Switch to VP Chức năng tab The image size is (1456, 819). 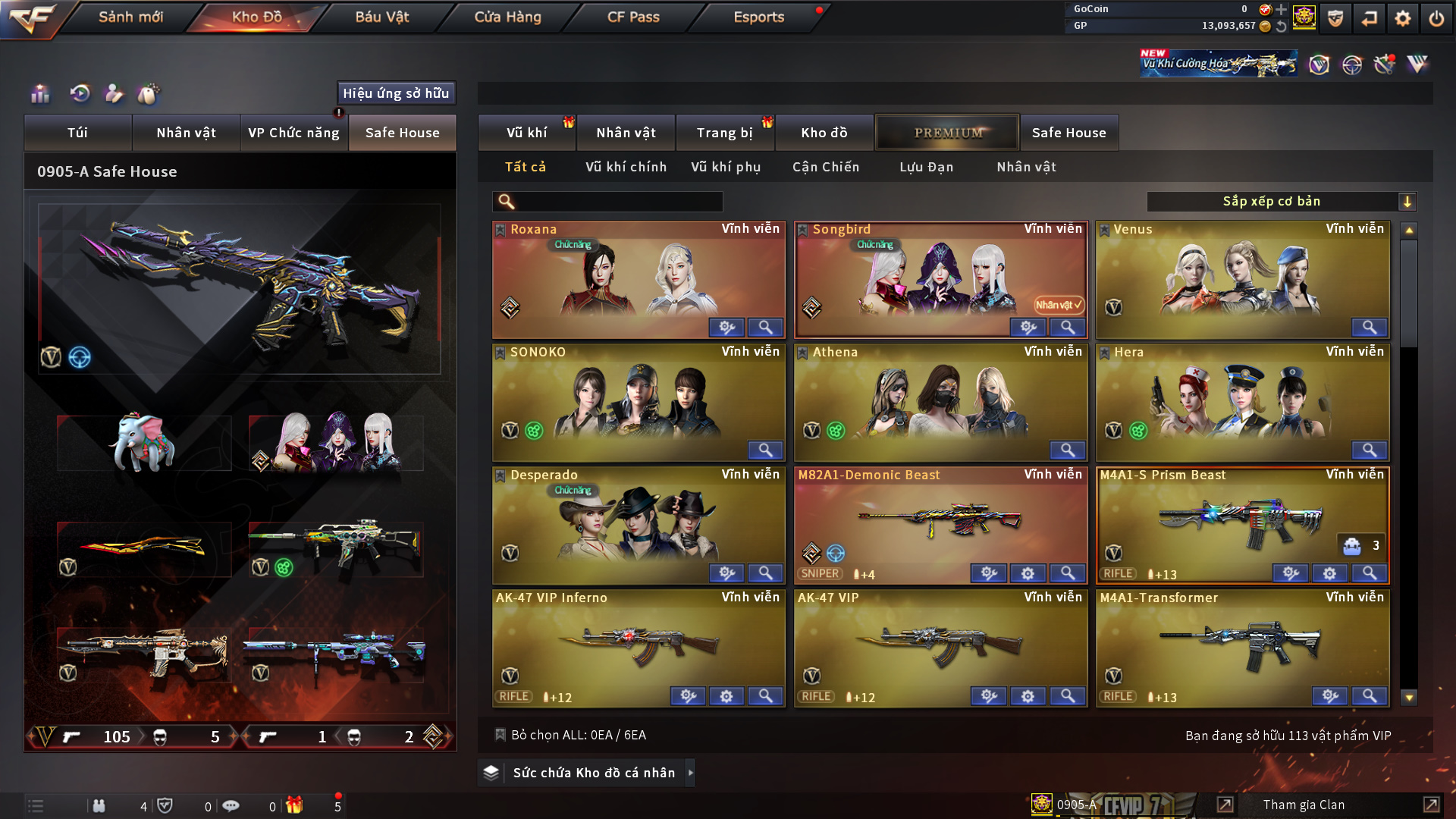point(293,133)
